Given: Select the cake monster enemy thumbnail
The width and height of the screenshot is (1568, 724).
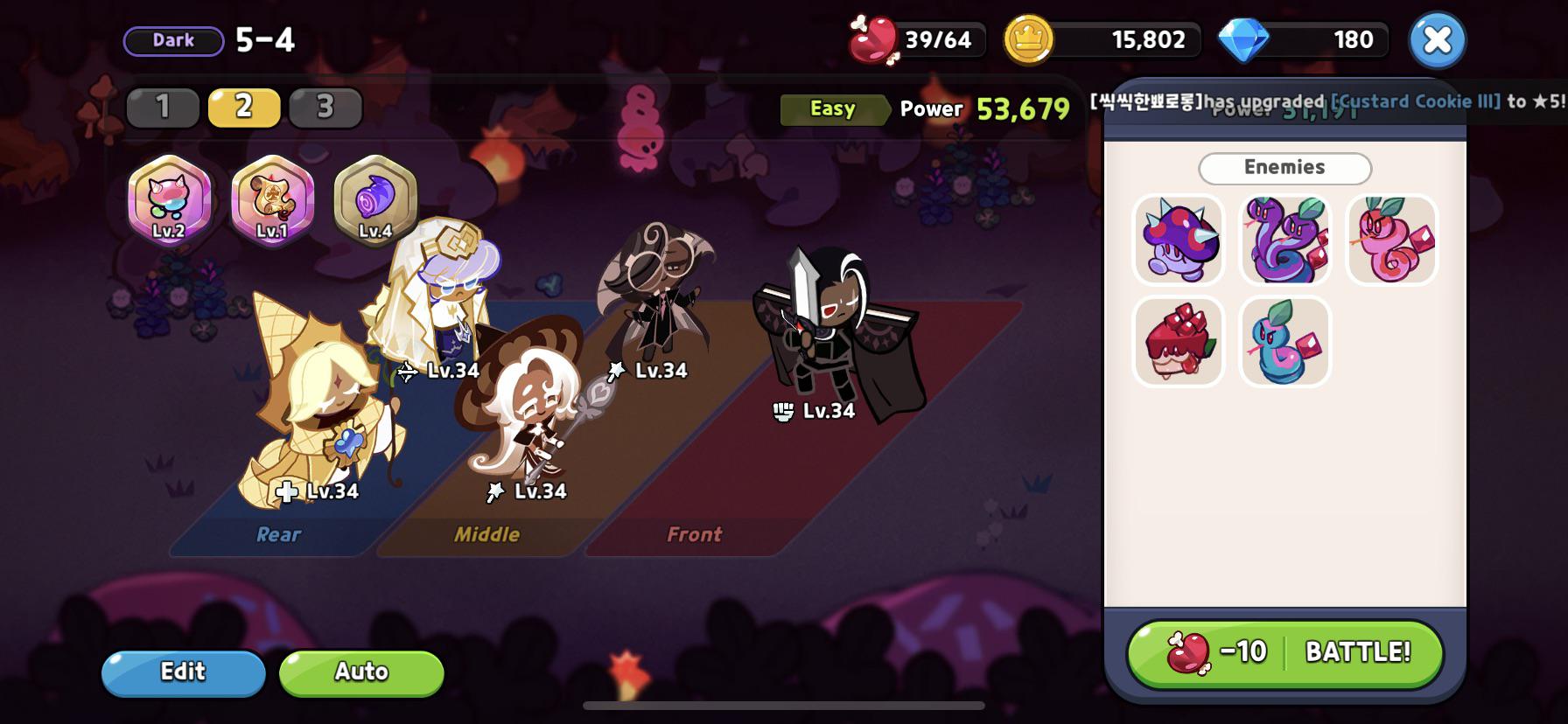Looking at the screenshot, I should coord(1178,340).
